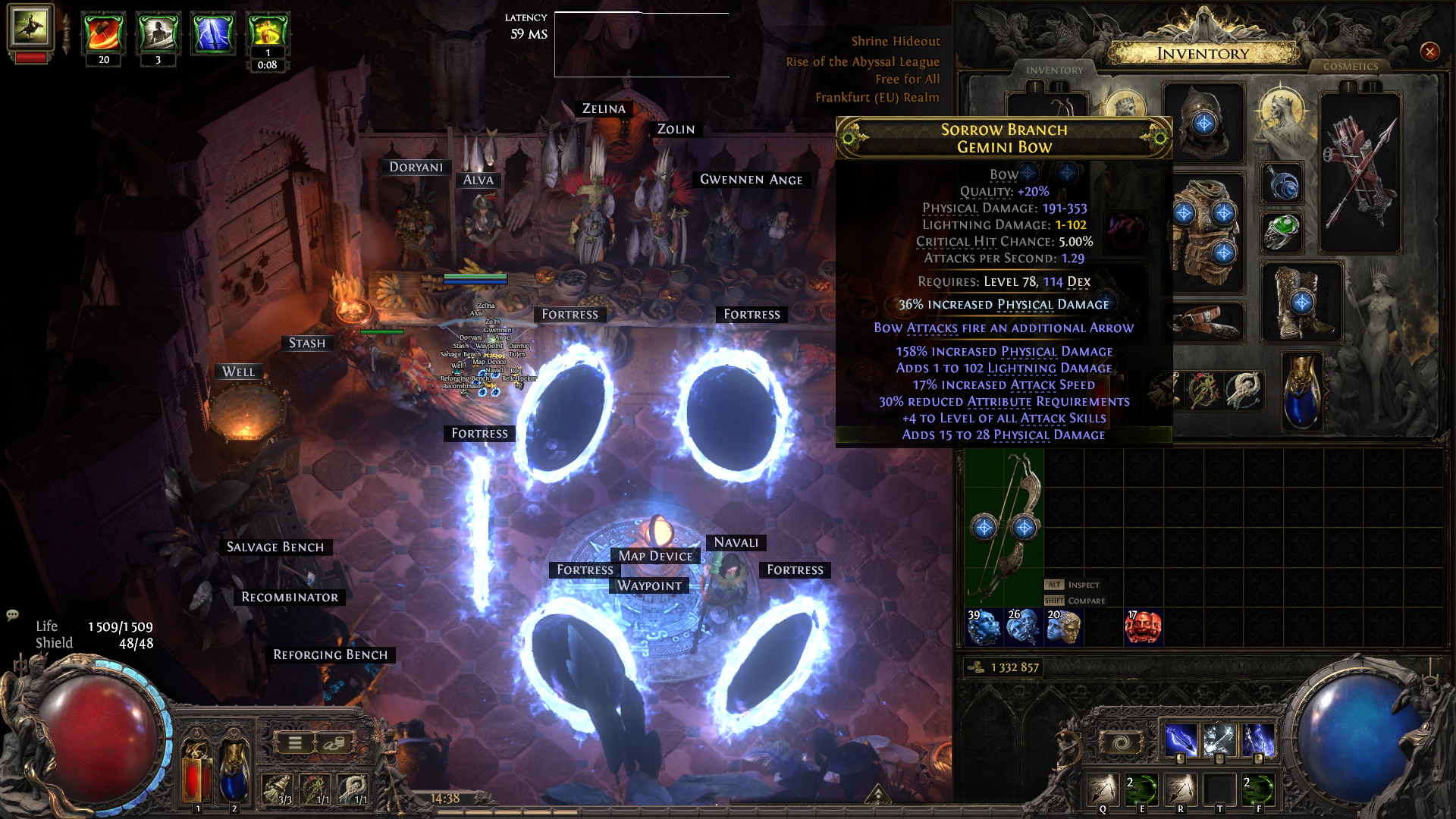Select the blue amulet slot

click(1282, 184)
